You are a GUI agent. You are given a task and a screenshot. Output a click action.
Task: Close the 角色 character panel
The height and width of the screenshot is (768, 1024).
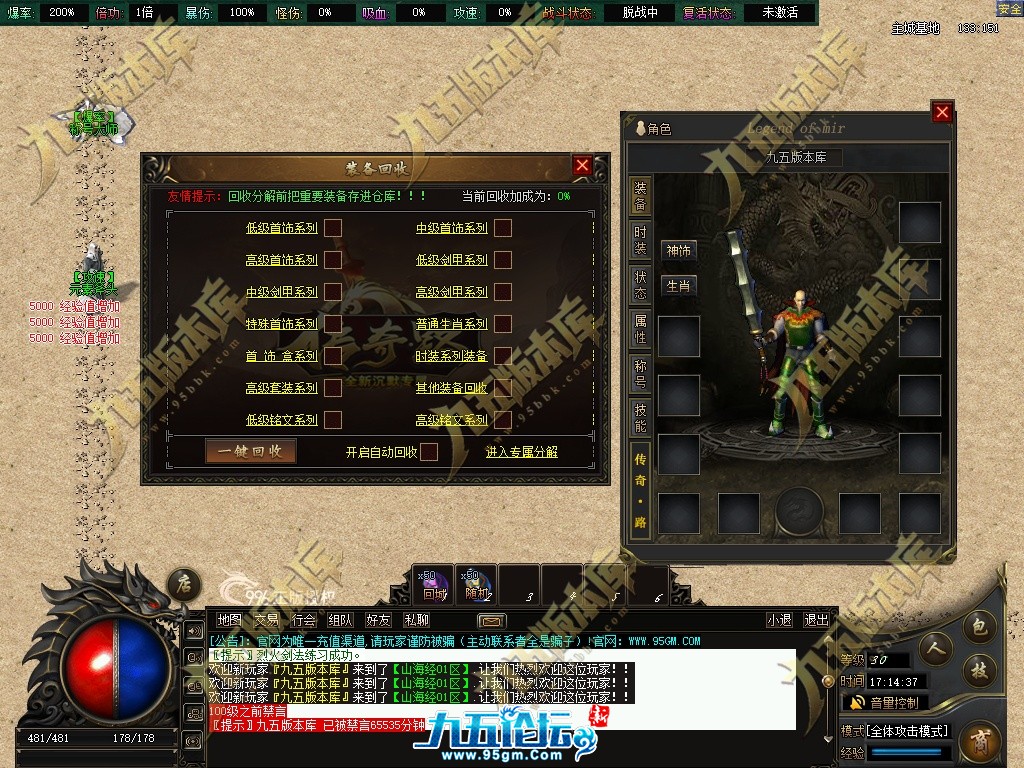(x=941, y=113)
